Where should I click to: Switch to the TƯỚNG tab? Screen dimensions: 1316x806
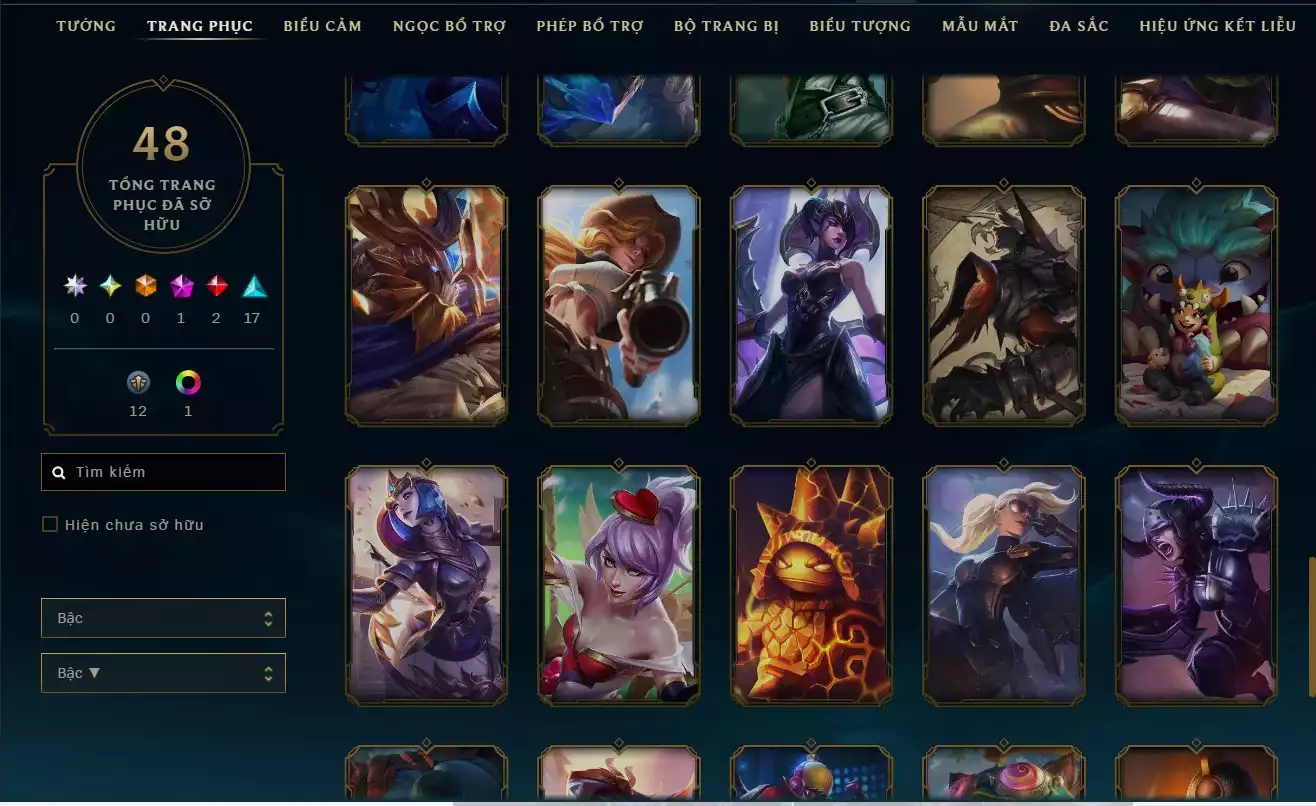86,25
